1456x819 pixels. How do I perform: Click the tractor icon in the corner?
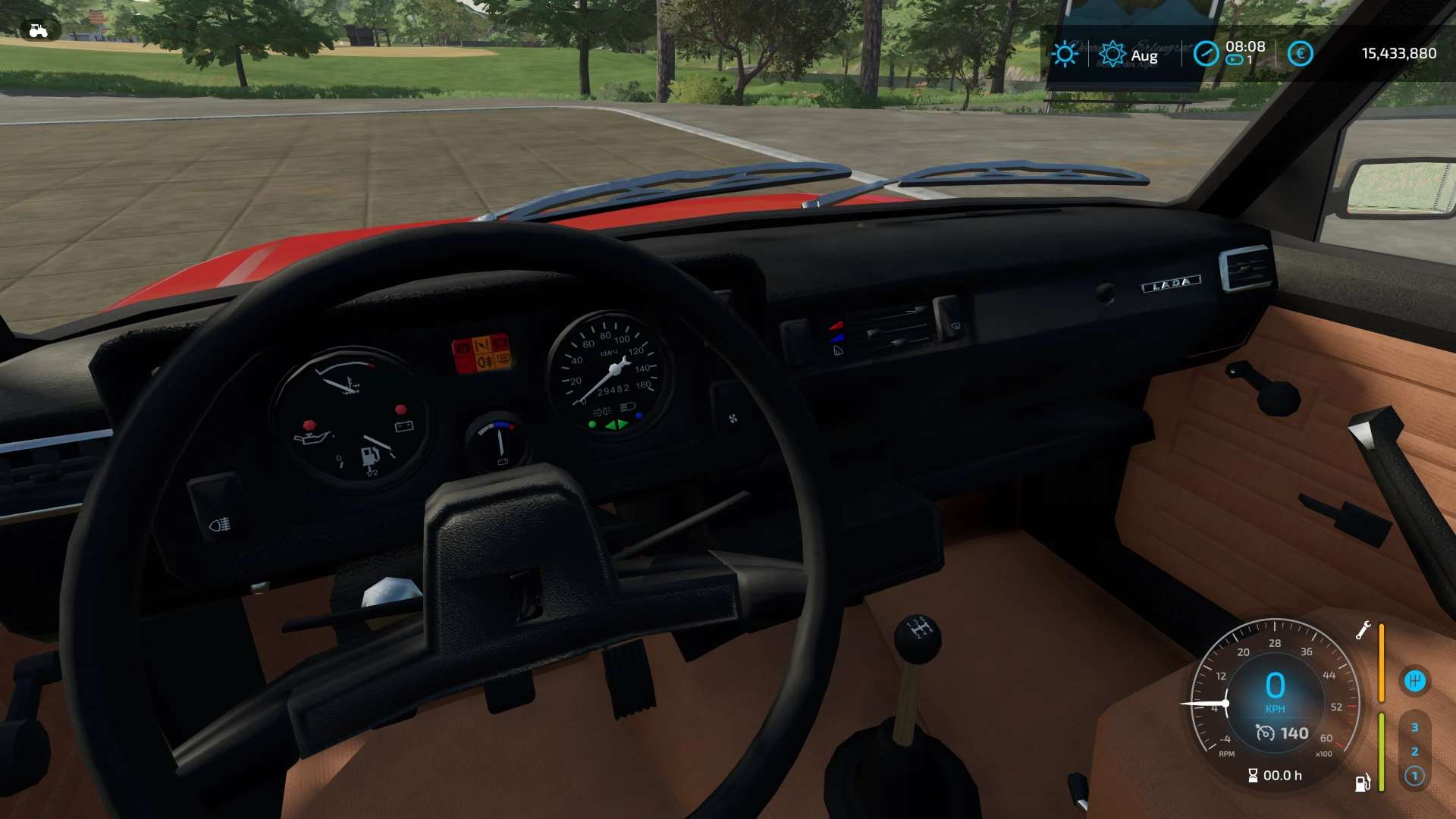(x=38, y=31)
